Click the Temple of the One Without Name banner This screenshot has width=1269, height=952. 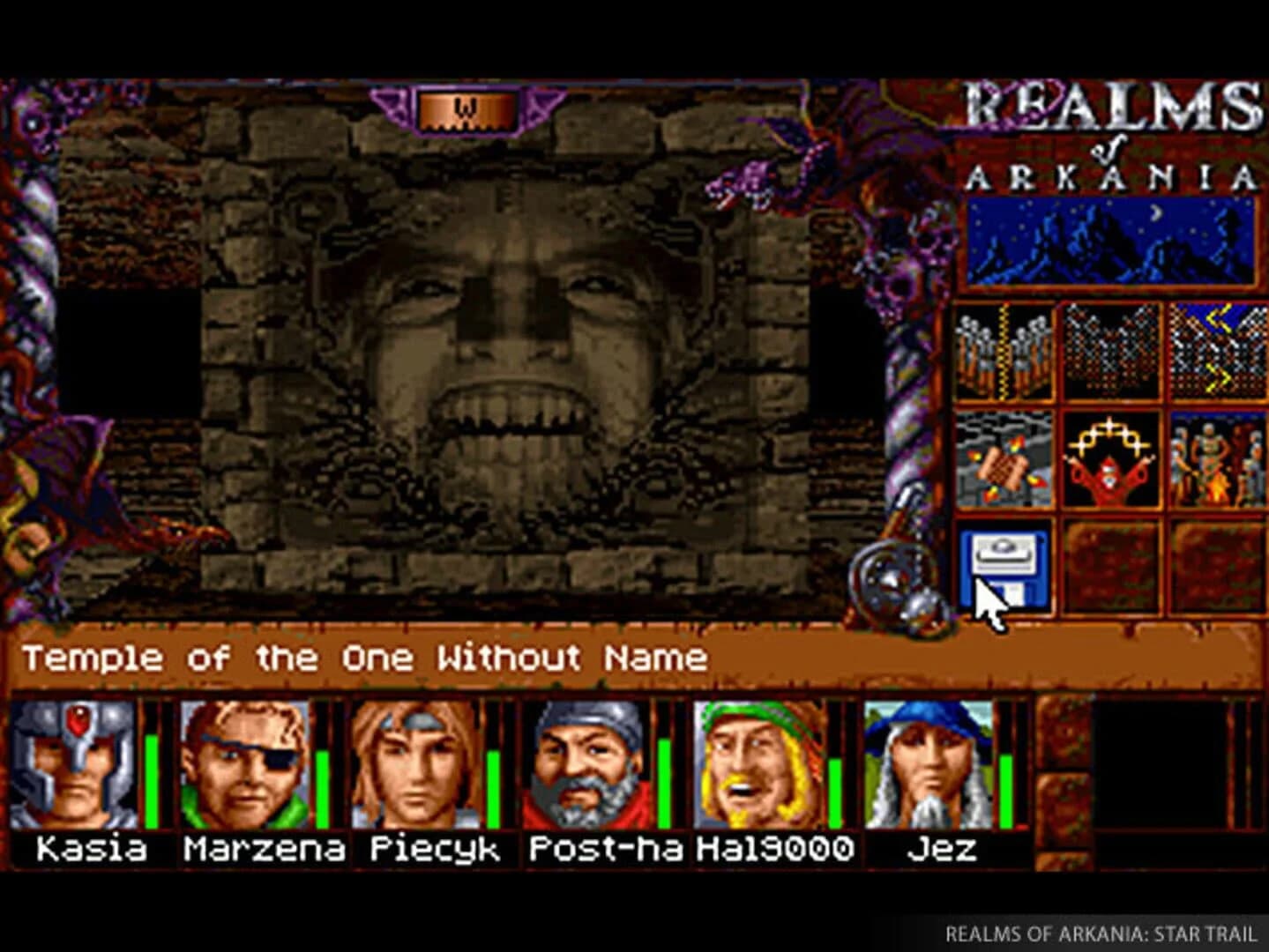tap(366, 657)
